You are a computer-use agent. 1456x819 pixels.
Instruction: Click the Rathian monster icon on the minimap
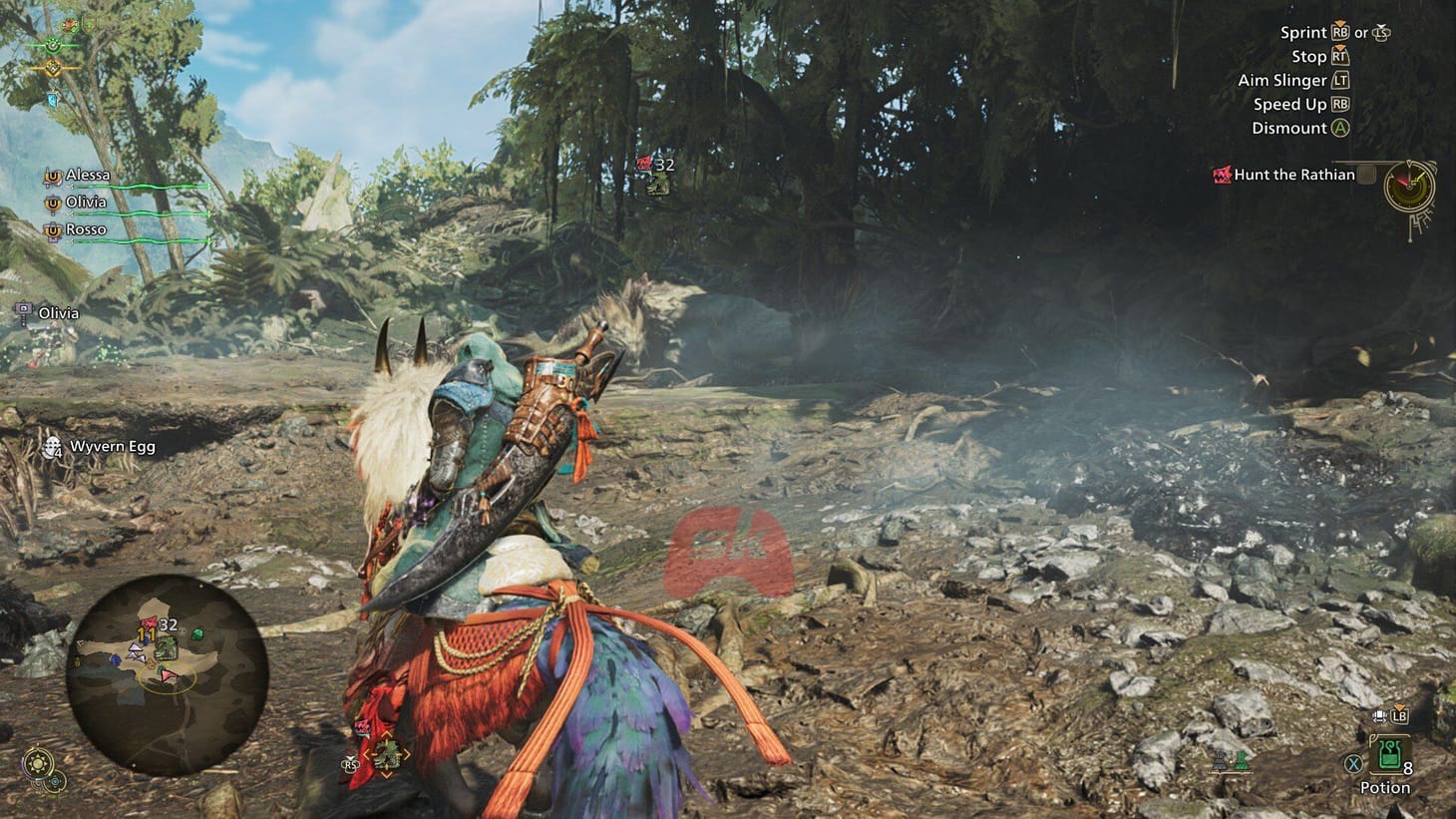149,622
